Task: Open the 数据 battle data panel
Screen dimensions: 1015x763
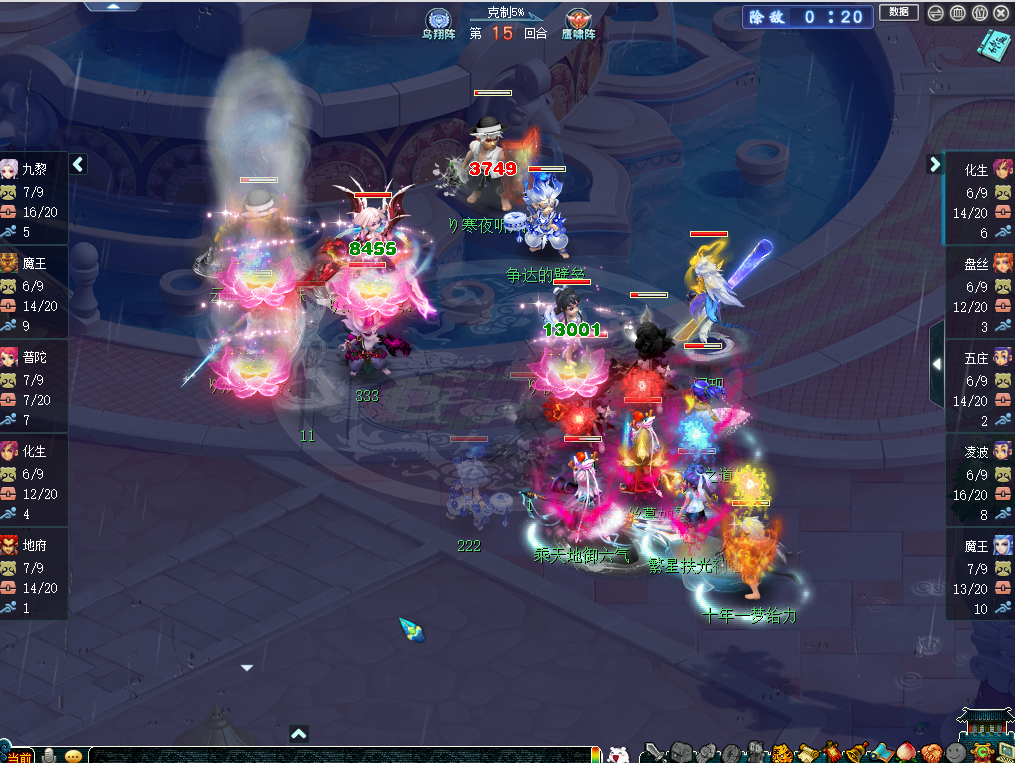Action: [x=898, y=12]
